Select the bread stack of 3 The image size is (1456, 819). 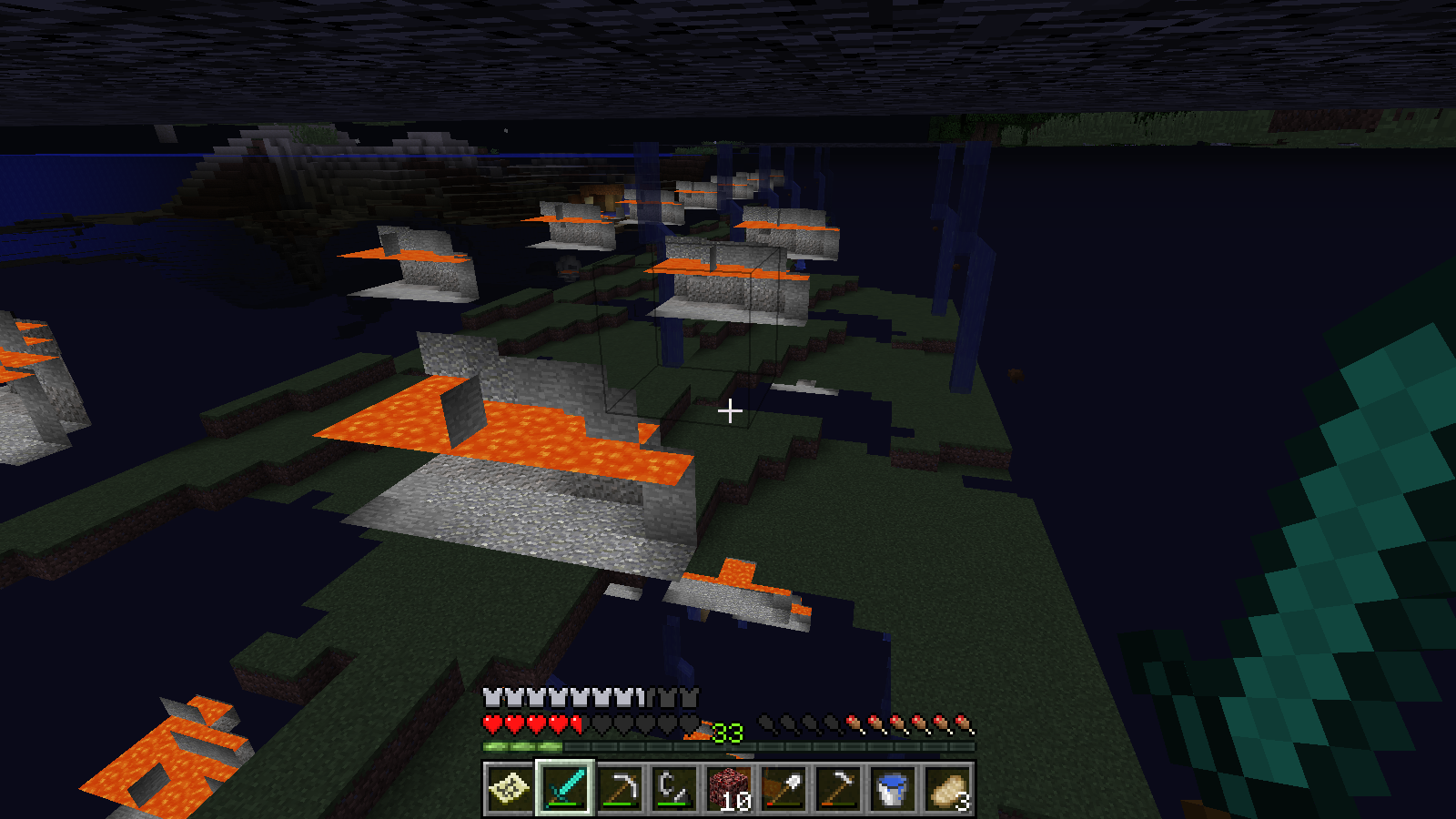point(946,788)
